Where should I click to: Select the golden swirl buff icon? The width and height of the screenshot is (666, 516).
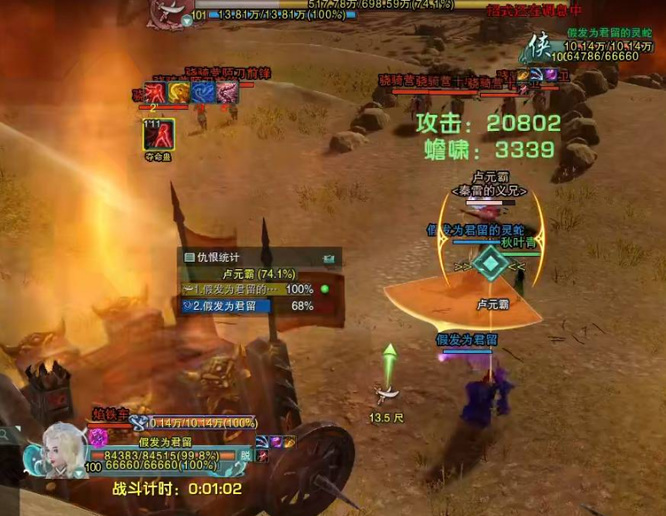(179, 93)
